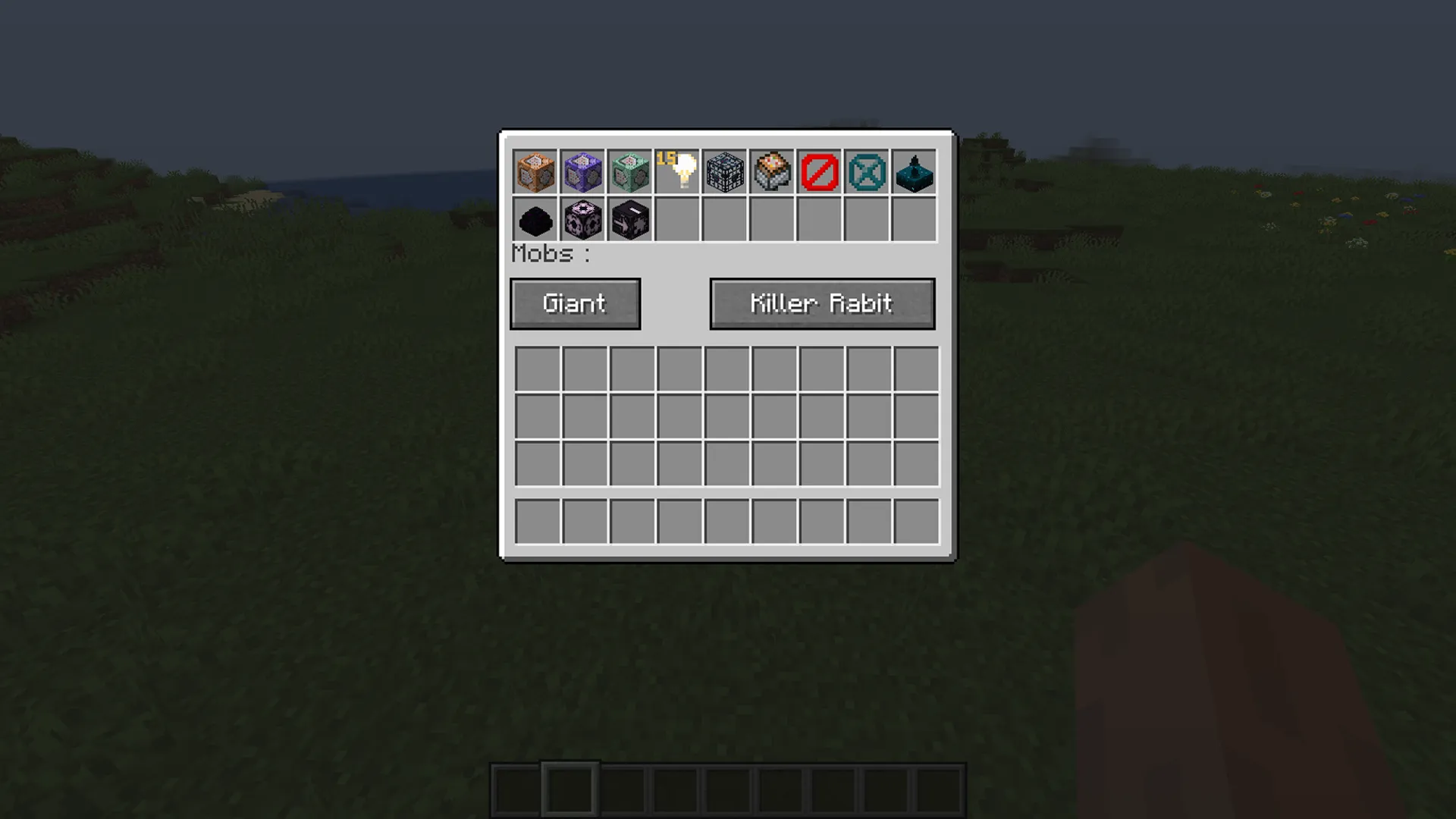Screen dimensions: 1456x819
Task: Select the purple repeating command block
Action: 584,172
